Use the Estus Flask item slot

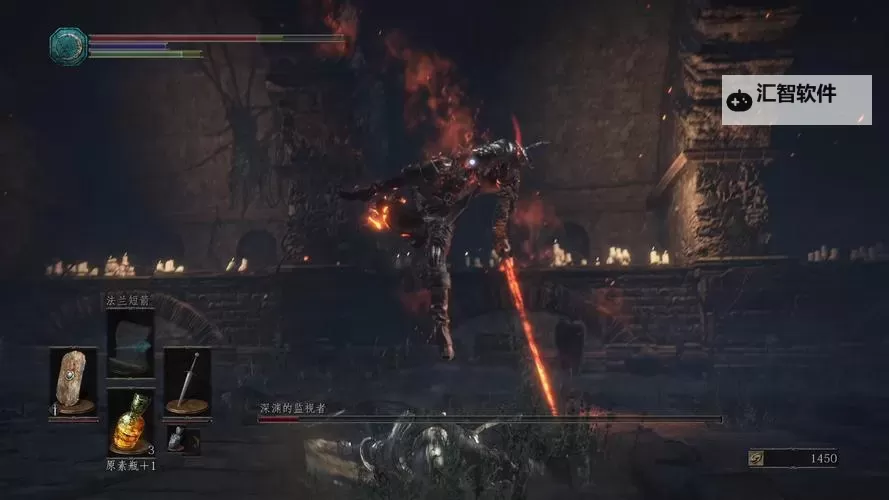point(130,422)
